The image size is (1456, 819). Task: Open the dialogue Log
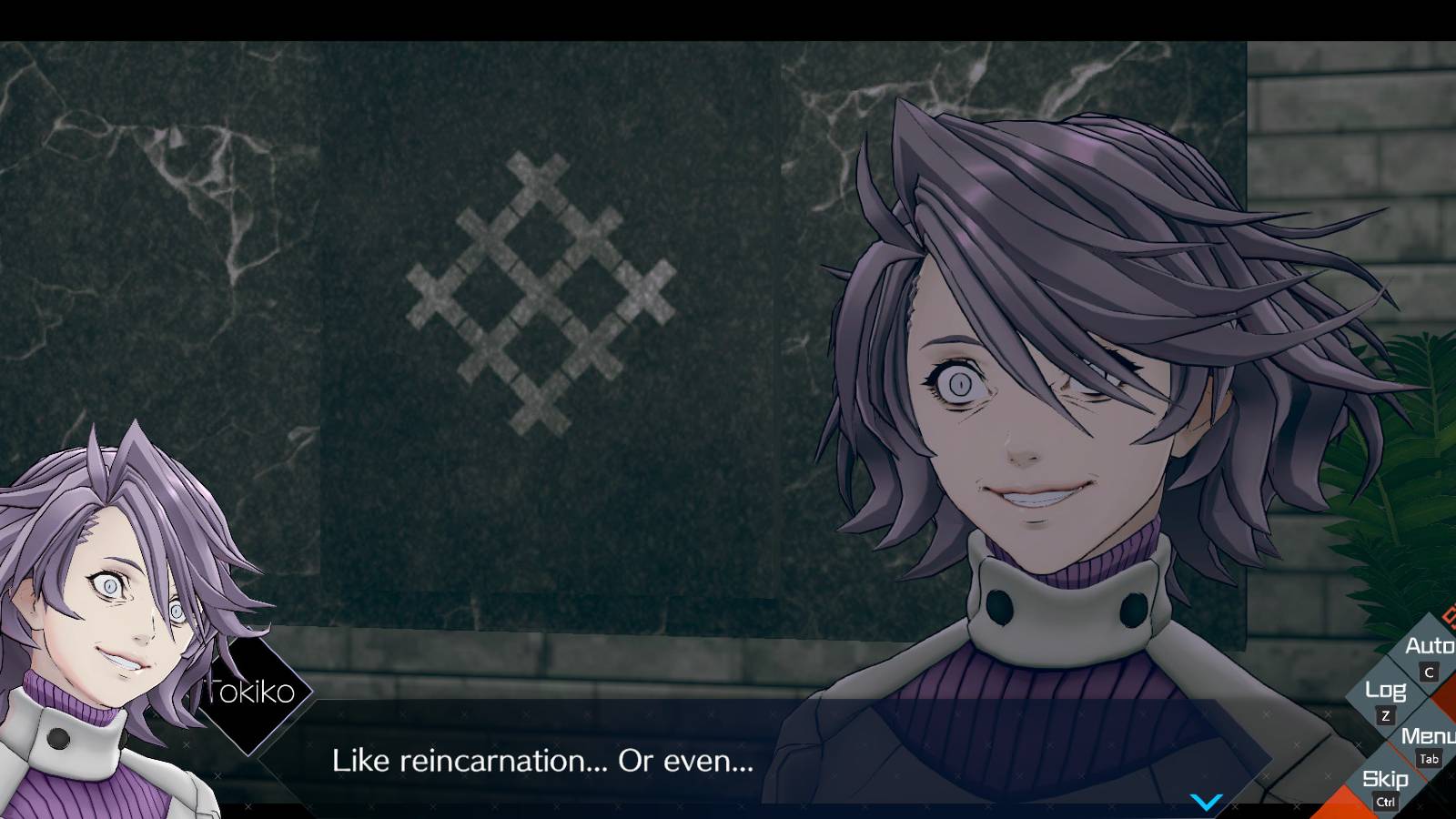coord(1385,690)
